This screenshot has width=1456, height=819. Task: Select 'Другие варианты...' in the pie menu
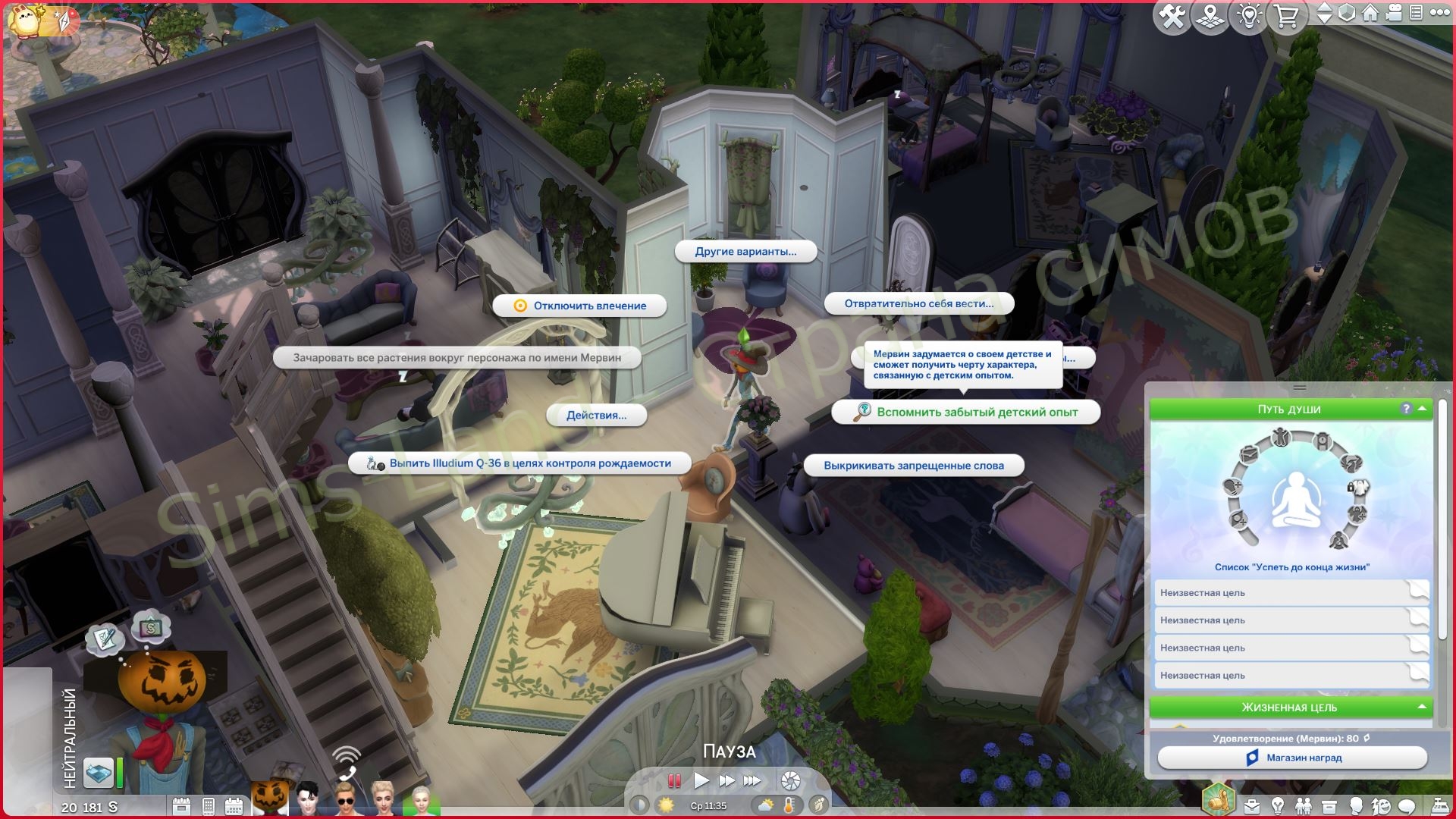[745, 251]
